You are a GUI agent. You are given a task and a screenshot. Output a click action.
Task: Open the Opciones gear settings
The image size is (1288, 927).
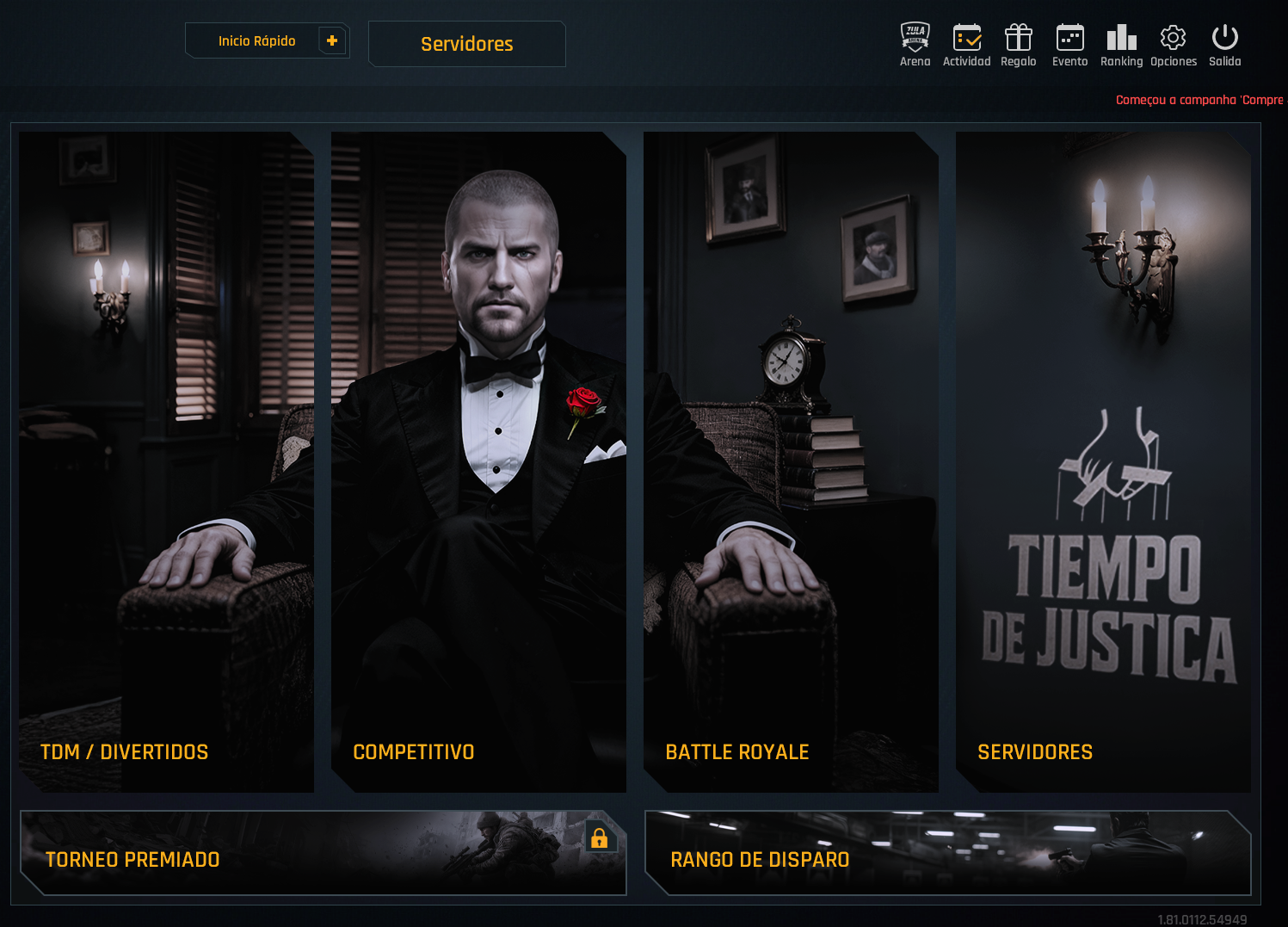click(x=1173, y=45)
